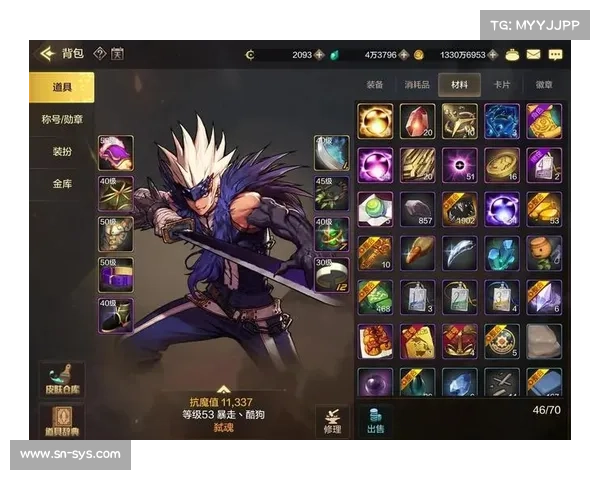Open the mail envelope icon
The width and height of the screenshot is (600, 480).
(534, 54)
